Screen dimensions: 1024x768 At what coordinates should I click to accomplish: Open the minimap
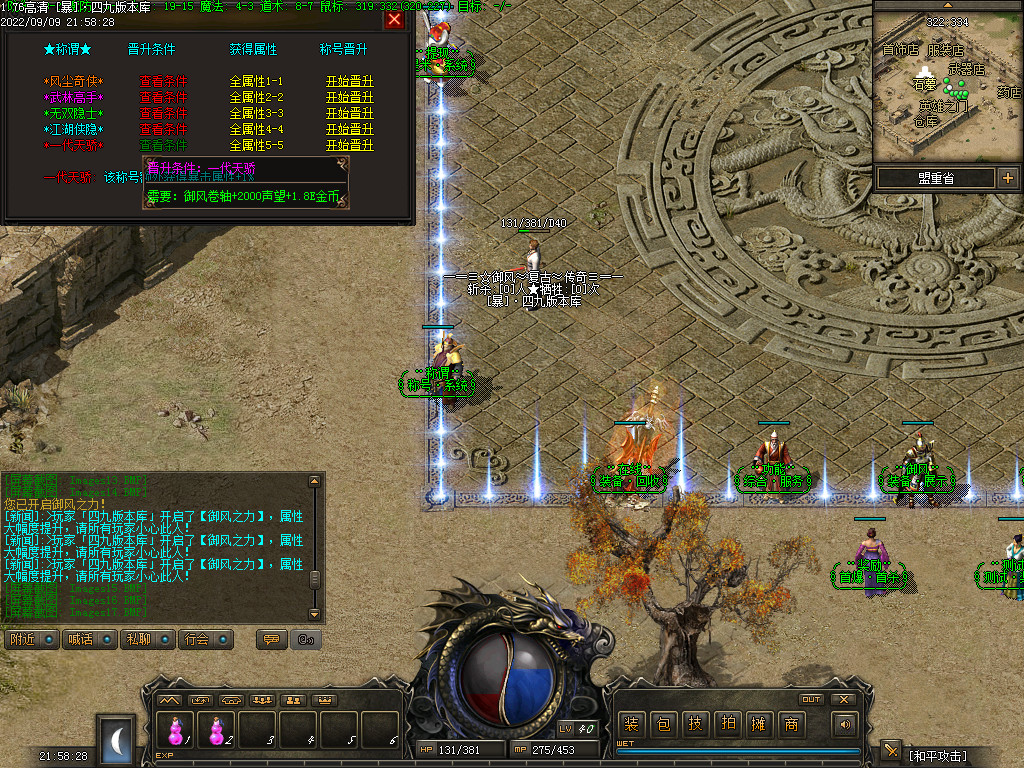click(946, 83)
